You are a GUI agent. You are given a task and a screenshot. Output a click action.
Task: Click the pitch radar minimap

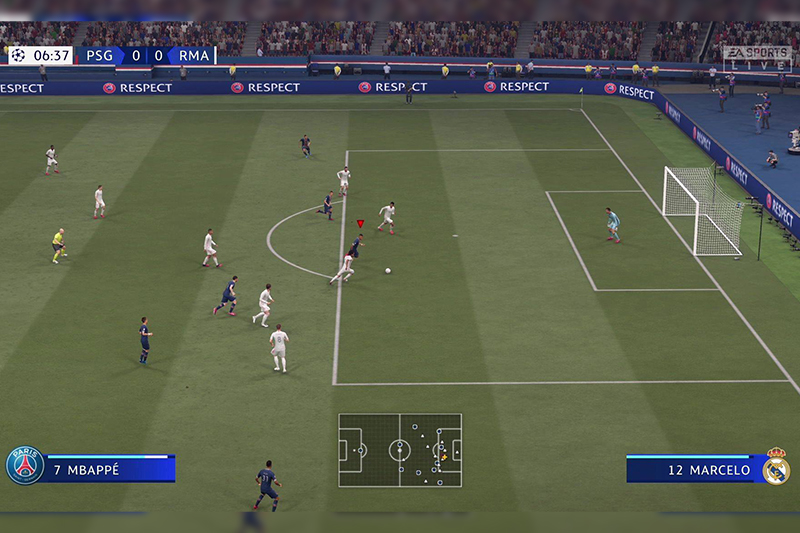click(x=400, y=450)
